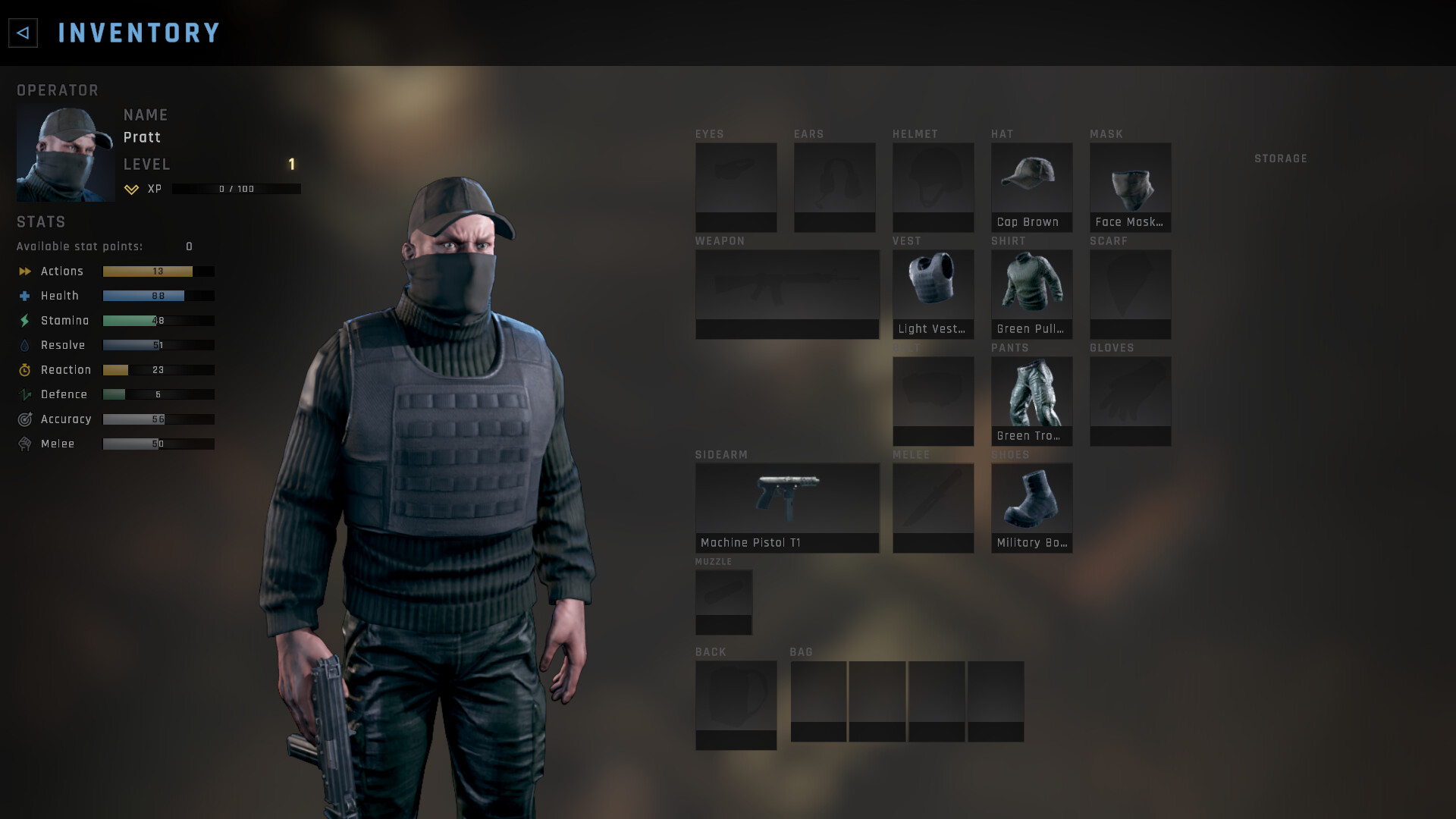Select the equipped Face Mask item
The width and height of the screenshot is (1456, 819).
pos(1130,182)
